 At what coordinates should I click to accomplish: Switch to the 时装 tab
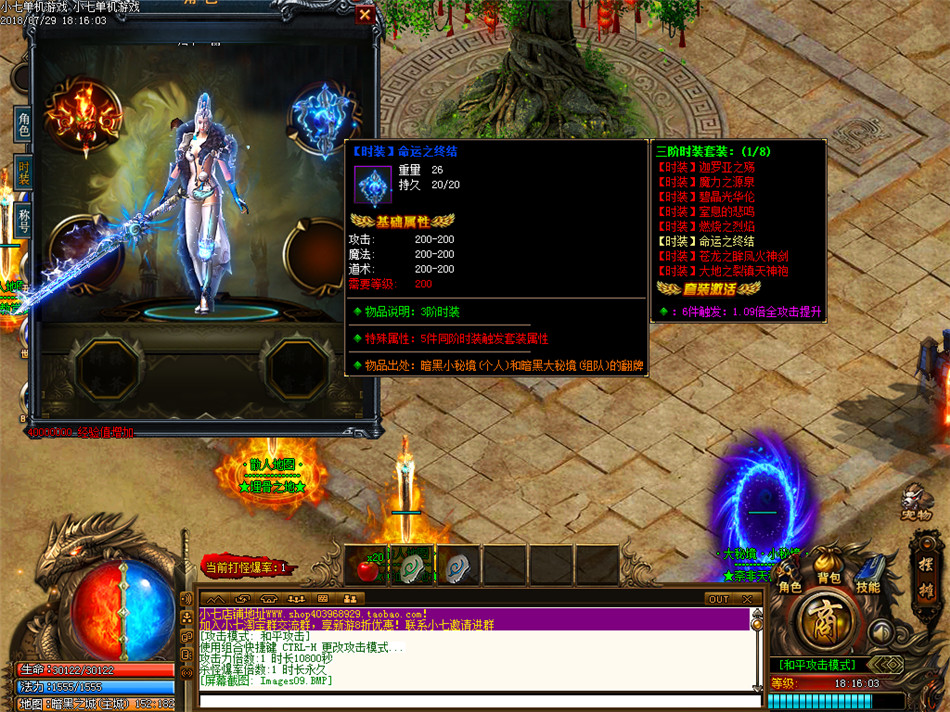(23, 173)
